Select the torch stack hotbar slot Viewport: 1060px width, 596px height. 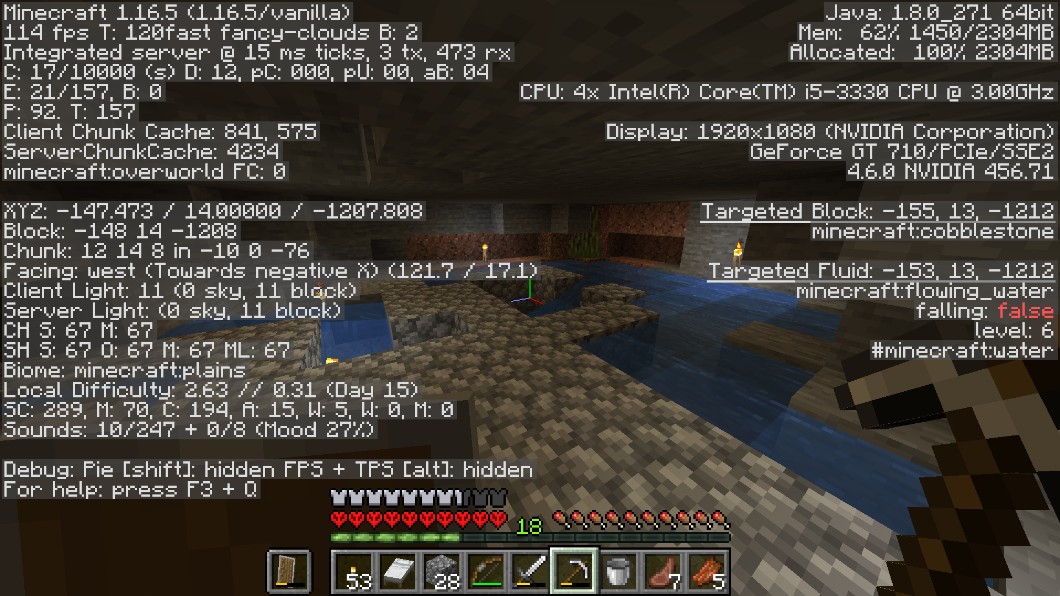(354, 571)
